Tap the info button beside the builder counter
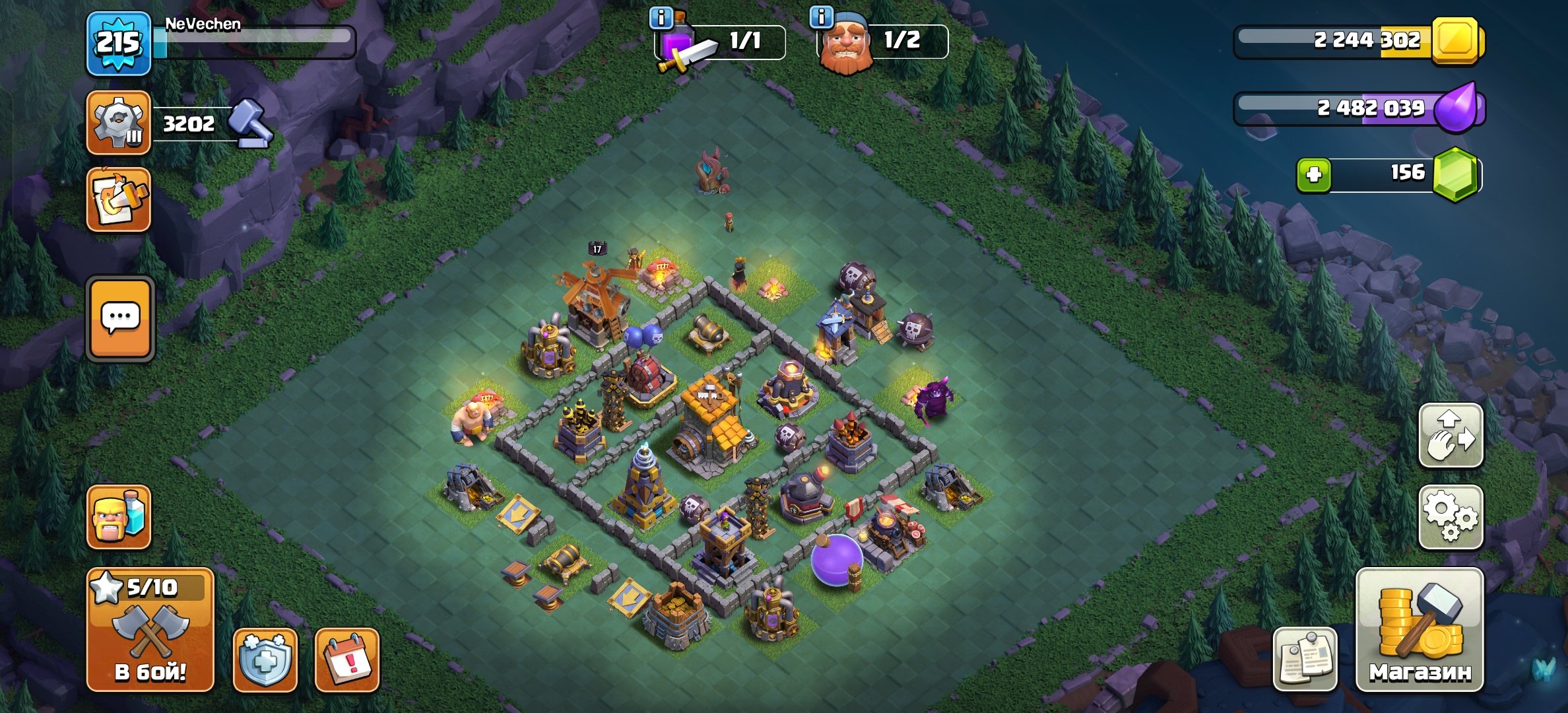The image size is (1568, 713). coord(820,18)
